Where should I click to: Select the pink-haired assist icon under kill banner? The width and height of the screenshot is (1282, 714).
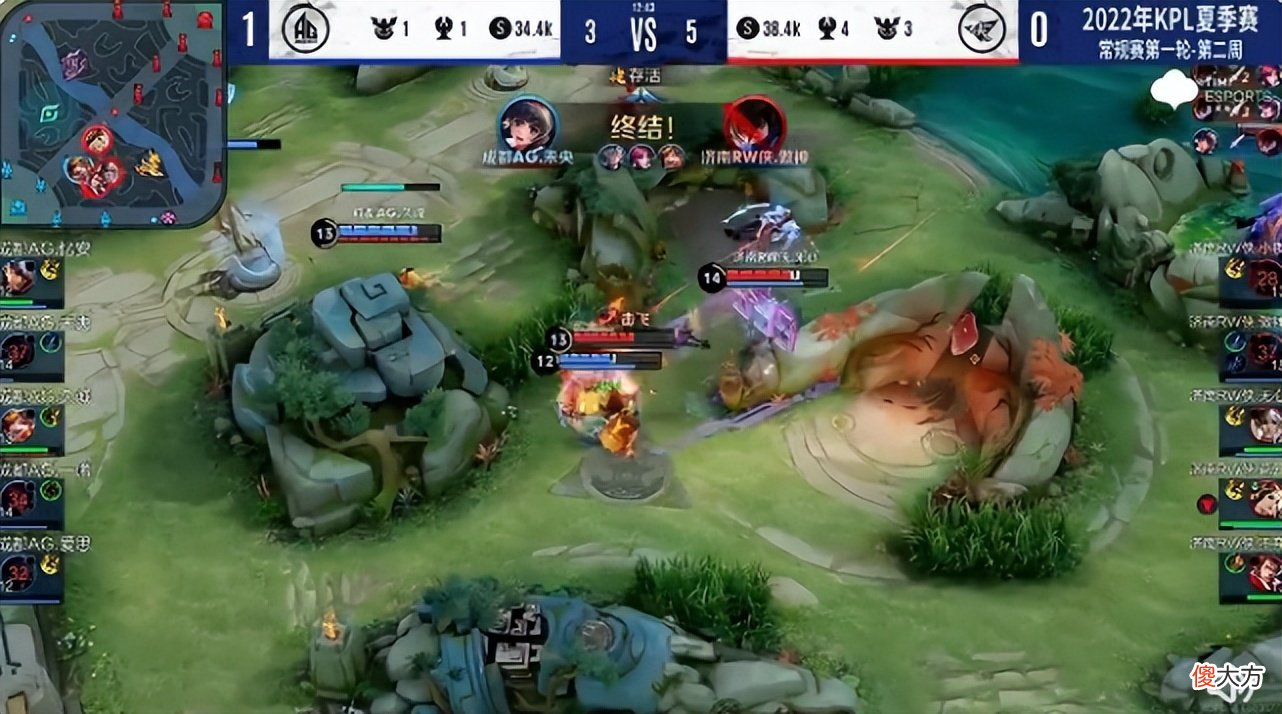pyautogui.click(x=641, y=156)
